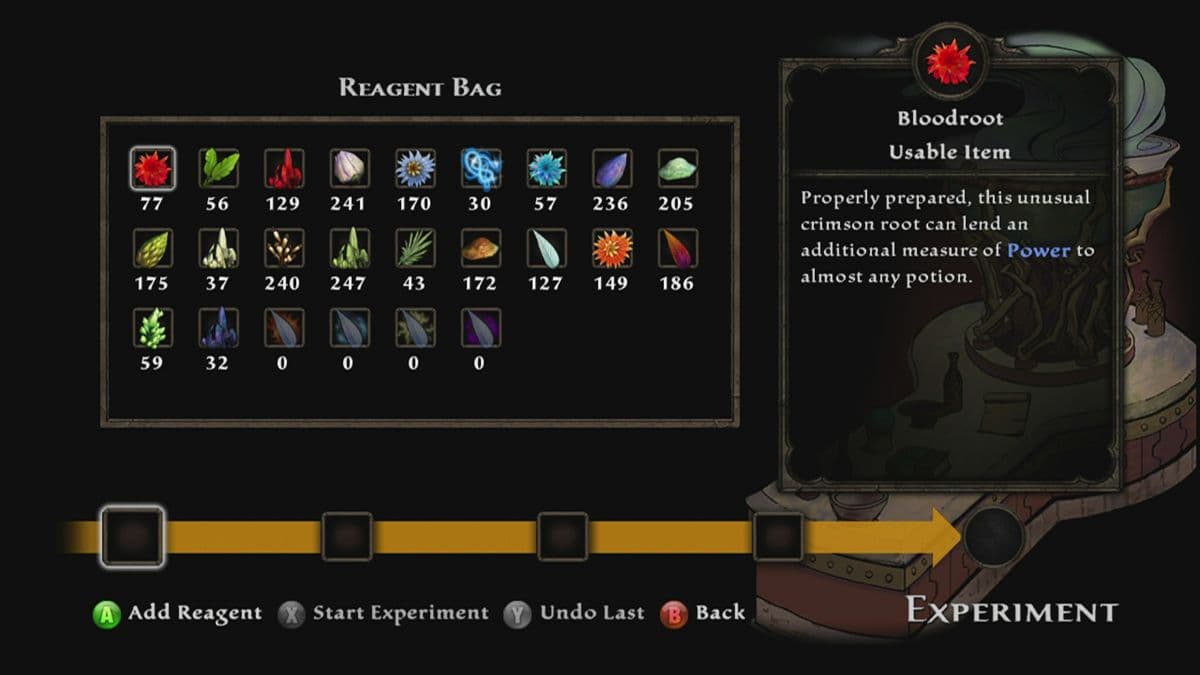This screenshot has height=675, width=1200.
Task: Select the white bulb reagent numbering 241
Action: [x=349, y=169]
